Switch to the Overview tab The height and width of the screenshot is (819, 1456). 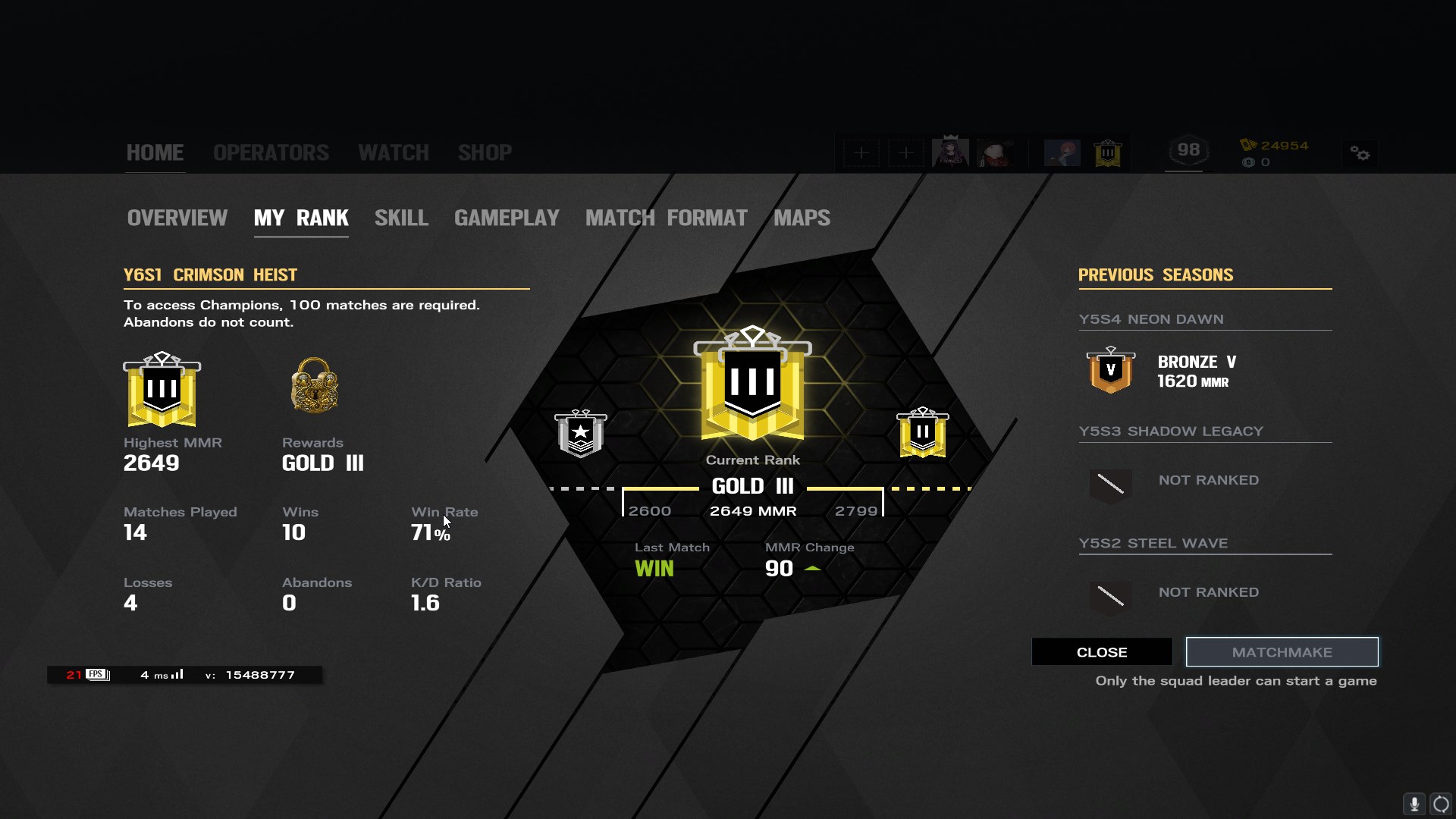pyautogui.click(x=177, y=218)
